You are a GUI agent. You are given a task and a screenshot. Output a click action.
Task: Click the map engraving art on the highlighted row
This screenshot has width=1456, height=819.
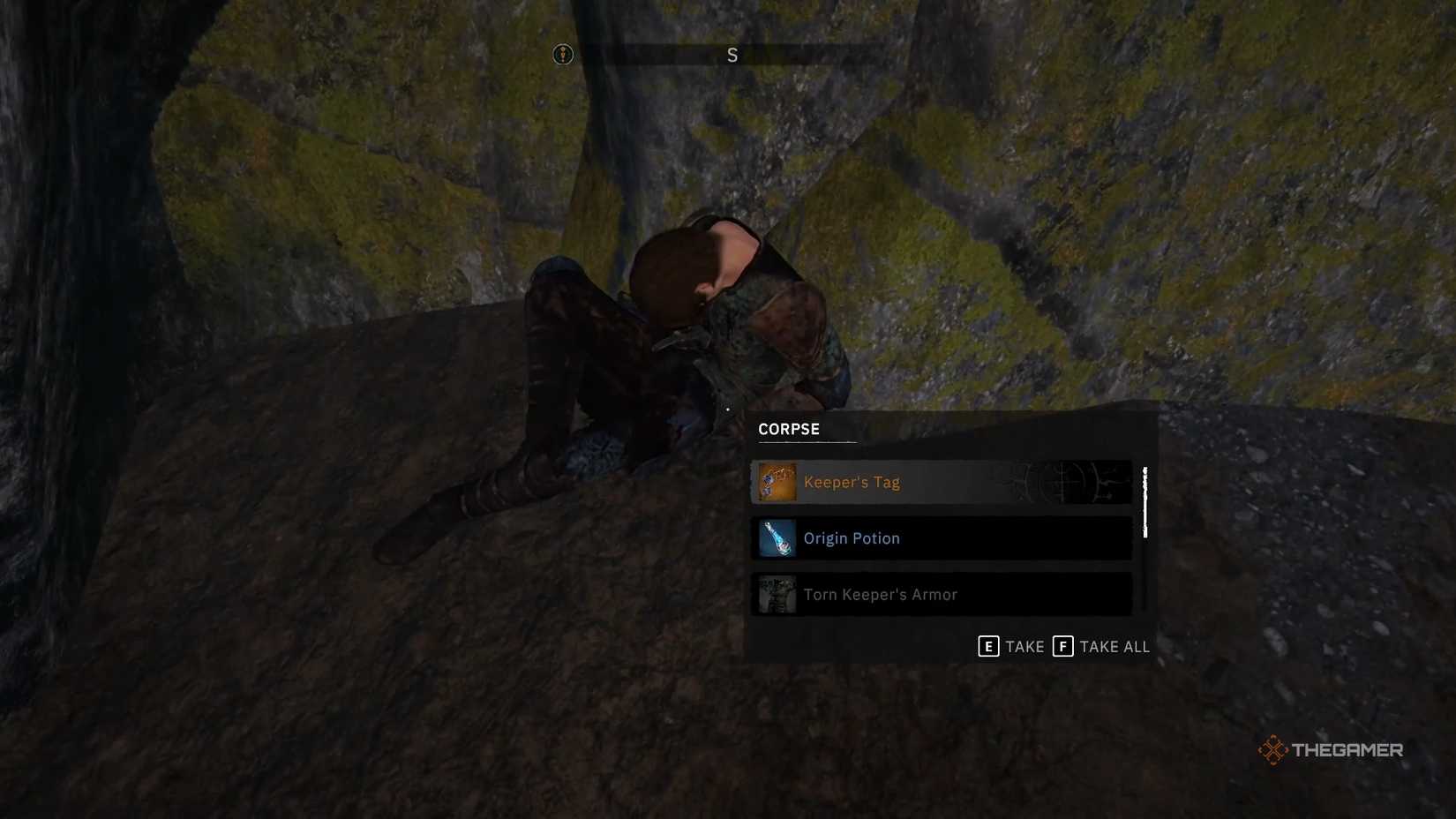[1059, 482]
